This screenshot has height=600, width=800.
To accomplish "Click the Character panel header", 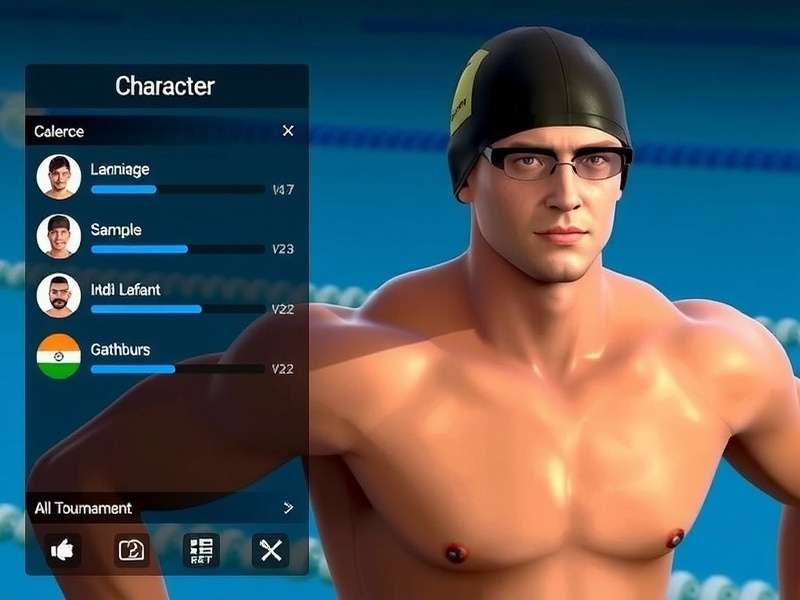I will click(x=165, y=86).
